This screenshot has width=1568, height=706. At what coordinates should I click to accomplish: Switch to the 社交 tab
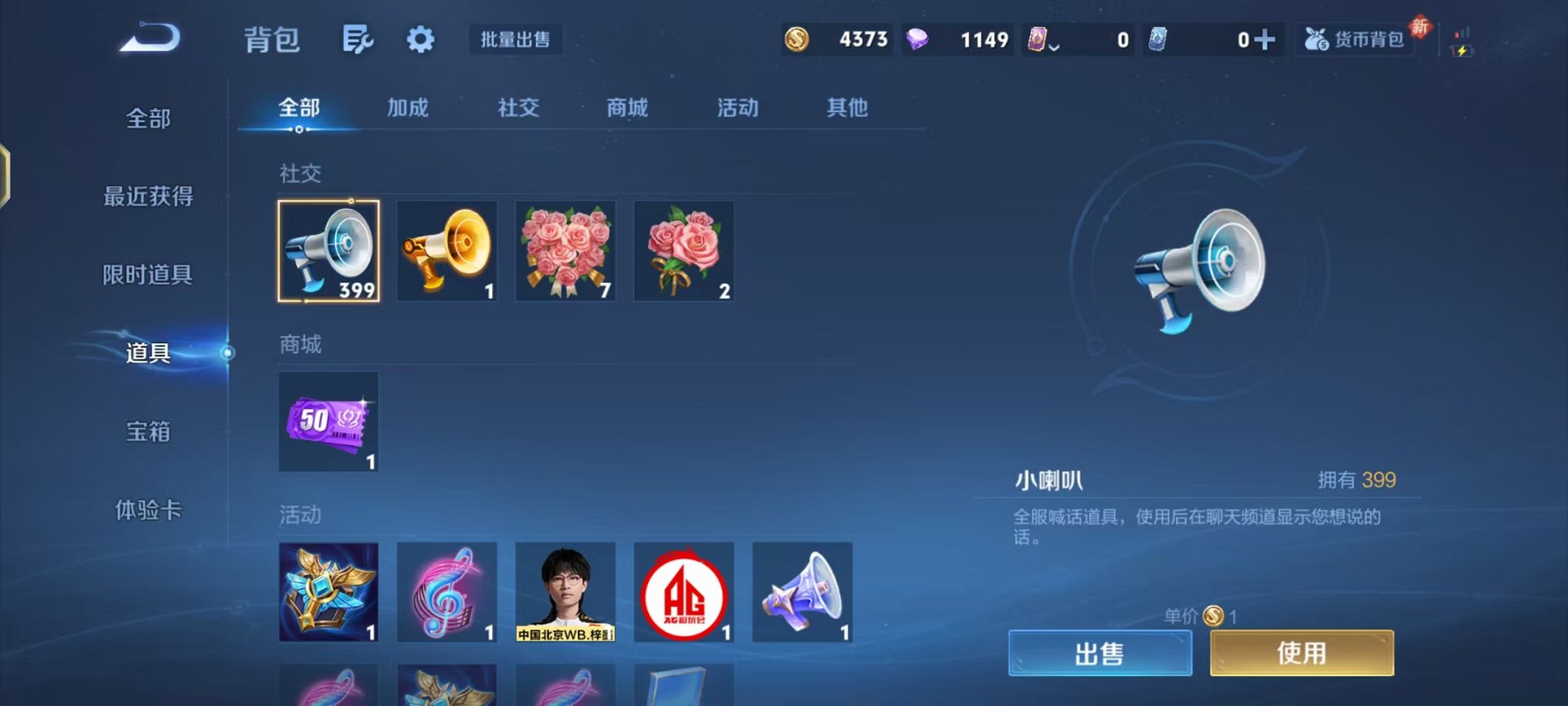518,108
